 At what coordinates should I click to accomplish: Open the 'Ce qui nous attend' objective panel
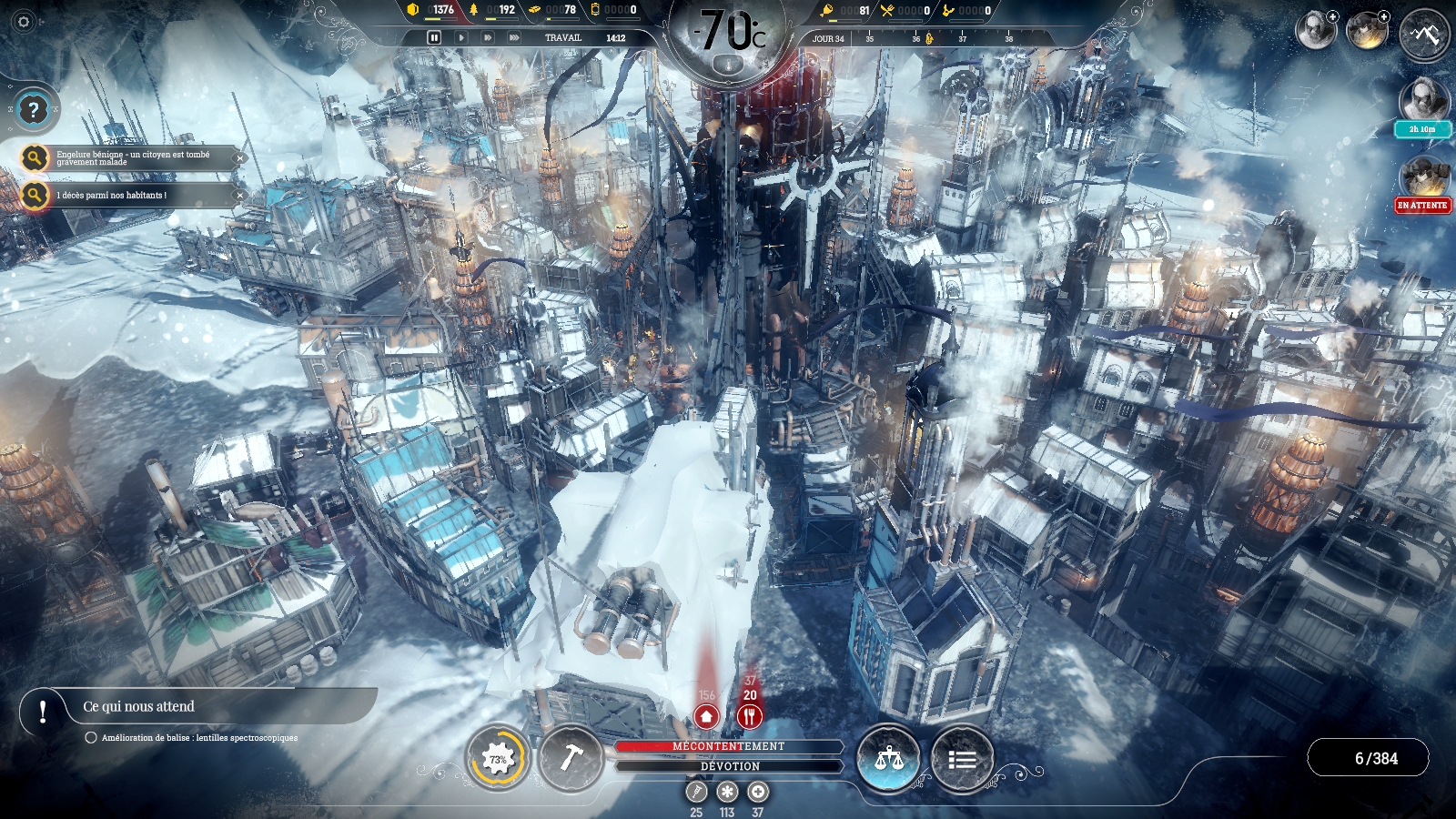(138, 706)
